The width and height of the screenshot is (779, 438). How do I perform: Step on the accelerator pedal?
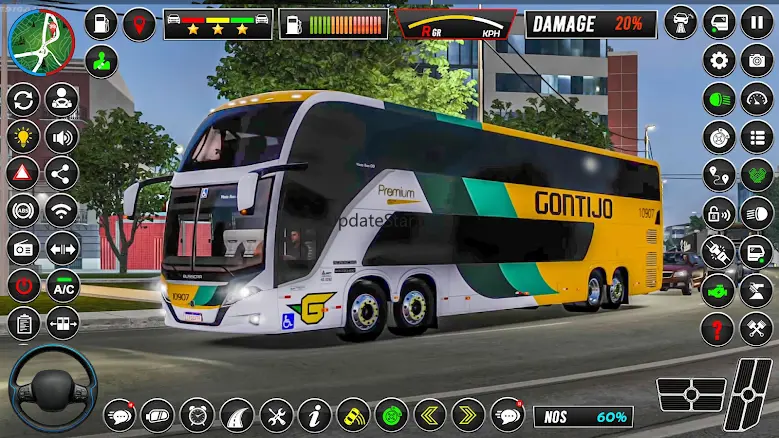(x=747, y=393)
